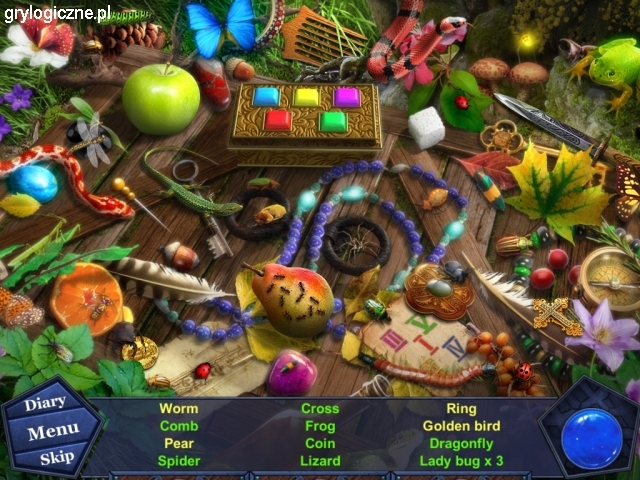Select Cross in the item list
Screen dimensions: 640x480
tap(320, 408)
